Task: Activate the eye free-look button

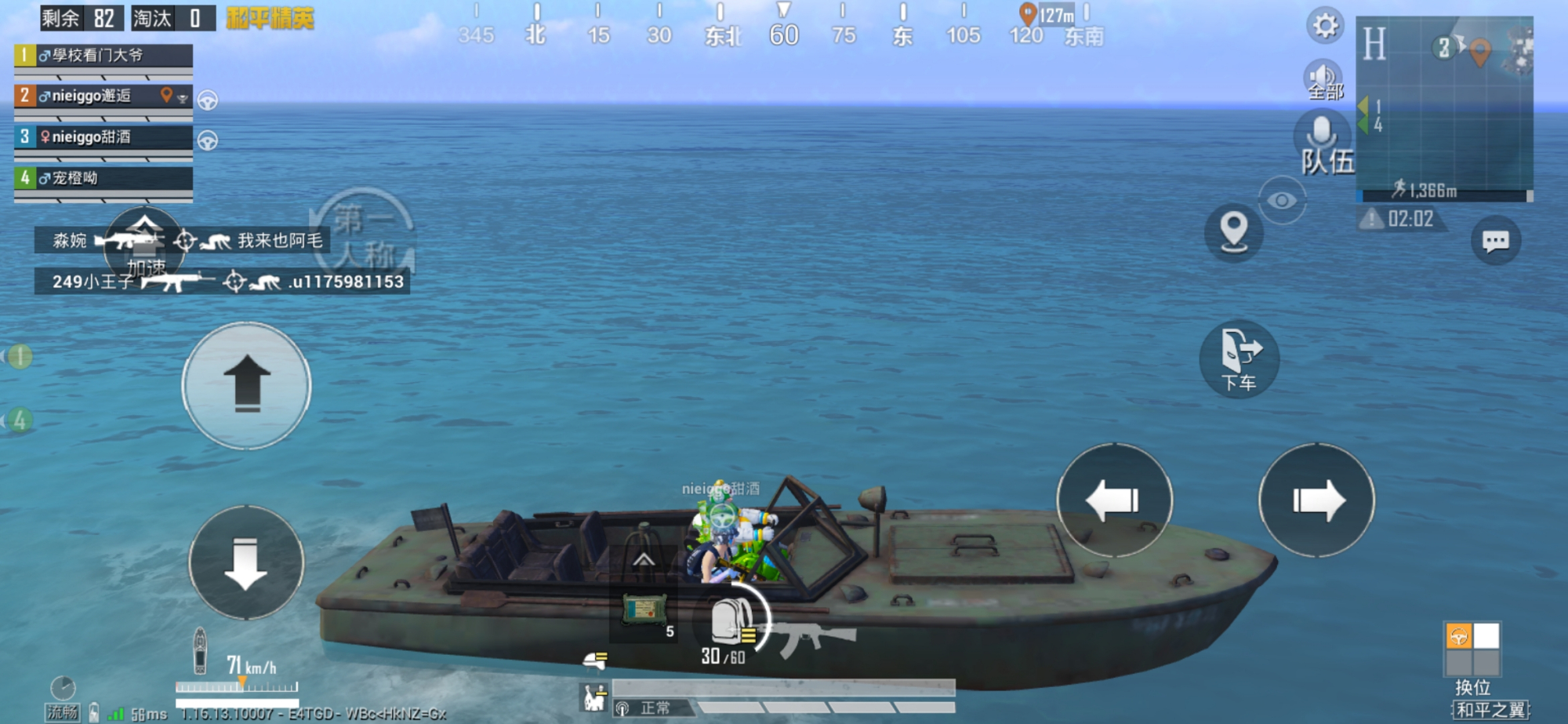Action: coord(1282,201)
